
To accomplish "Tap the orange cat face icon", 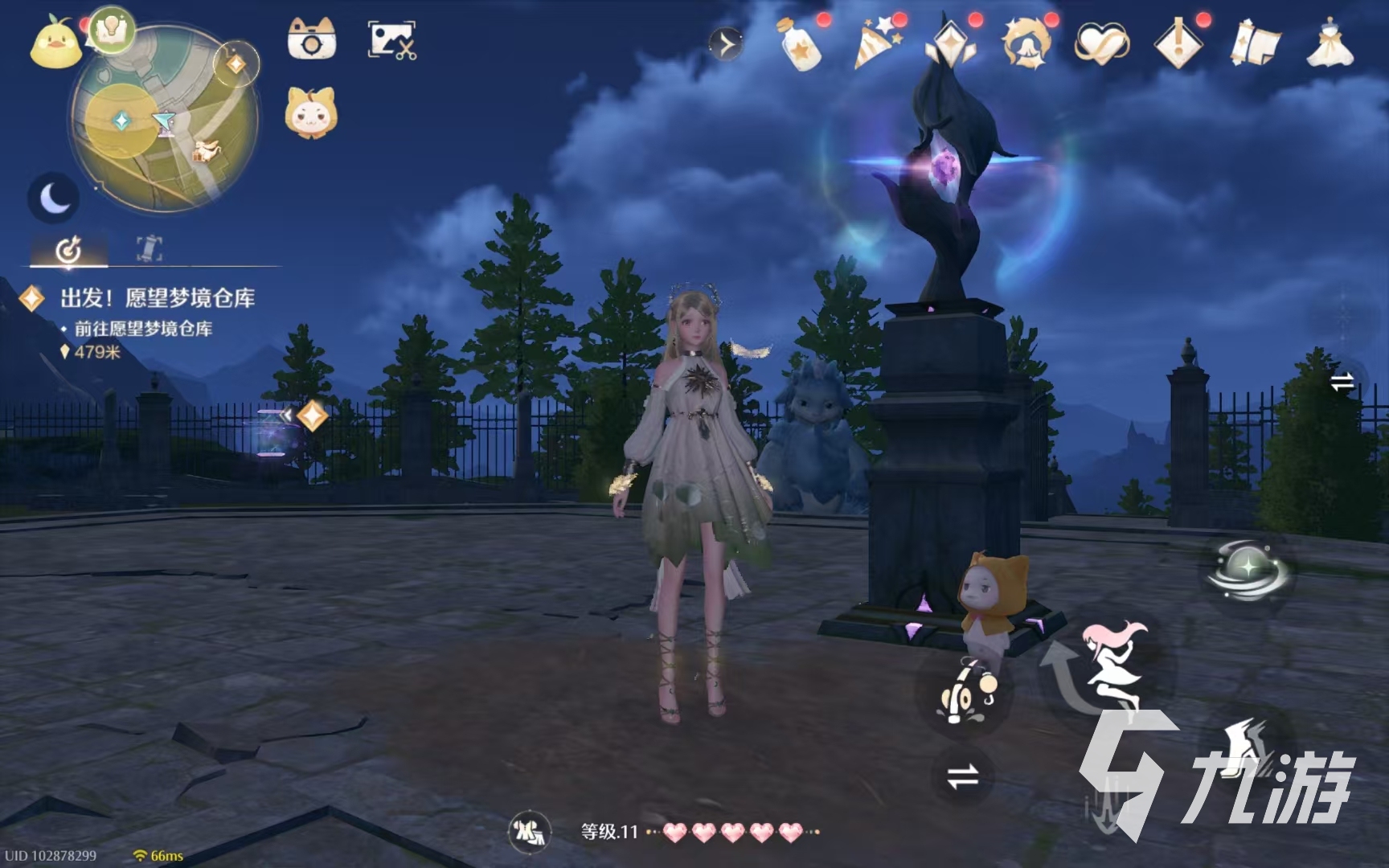I will coord(311,114).
